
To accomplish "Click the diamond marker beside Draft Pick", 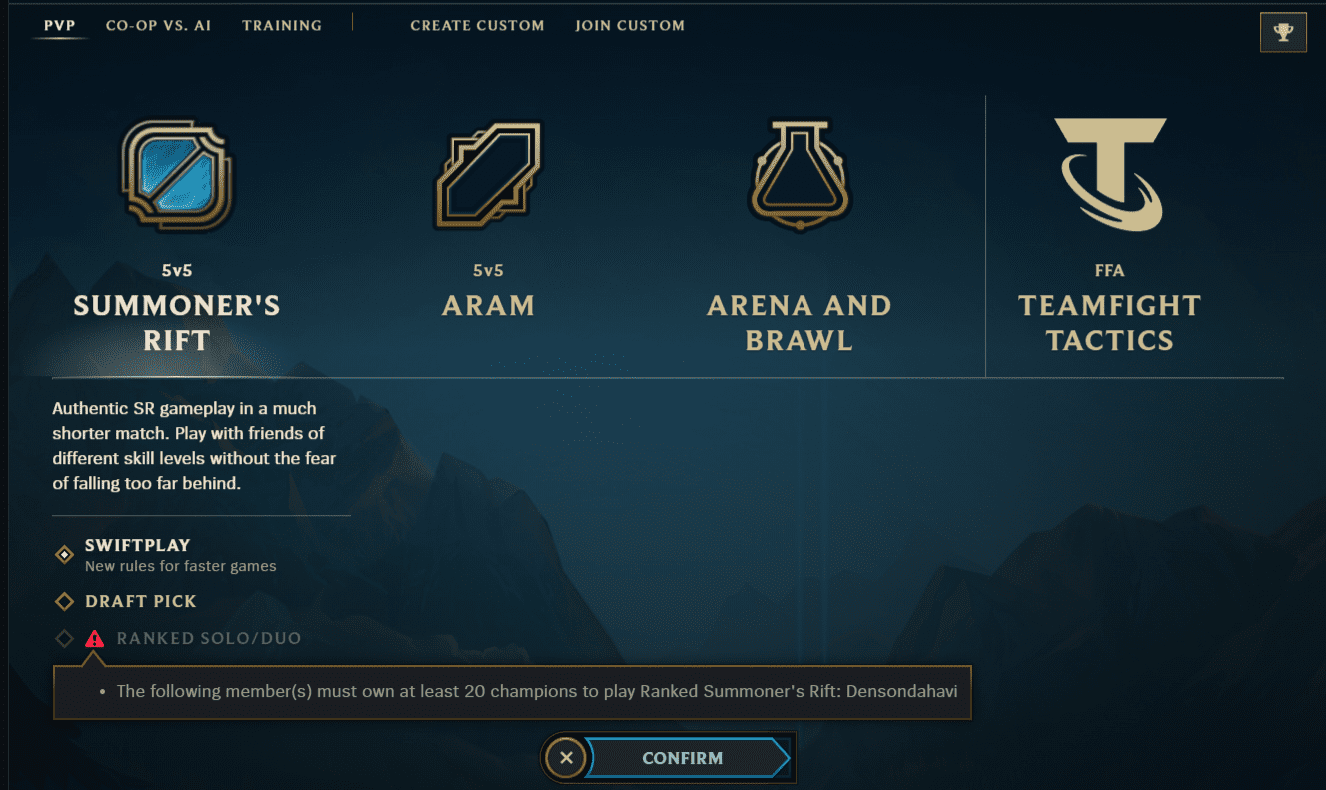I will click(x=64, y=601).
